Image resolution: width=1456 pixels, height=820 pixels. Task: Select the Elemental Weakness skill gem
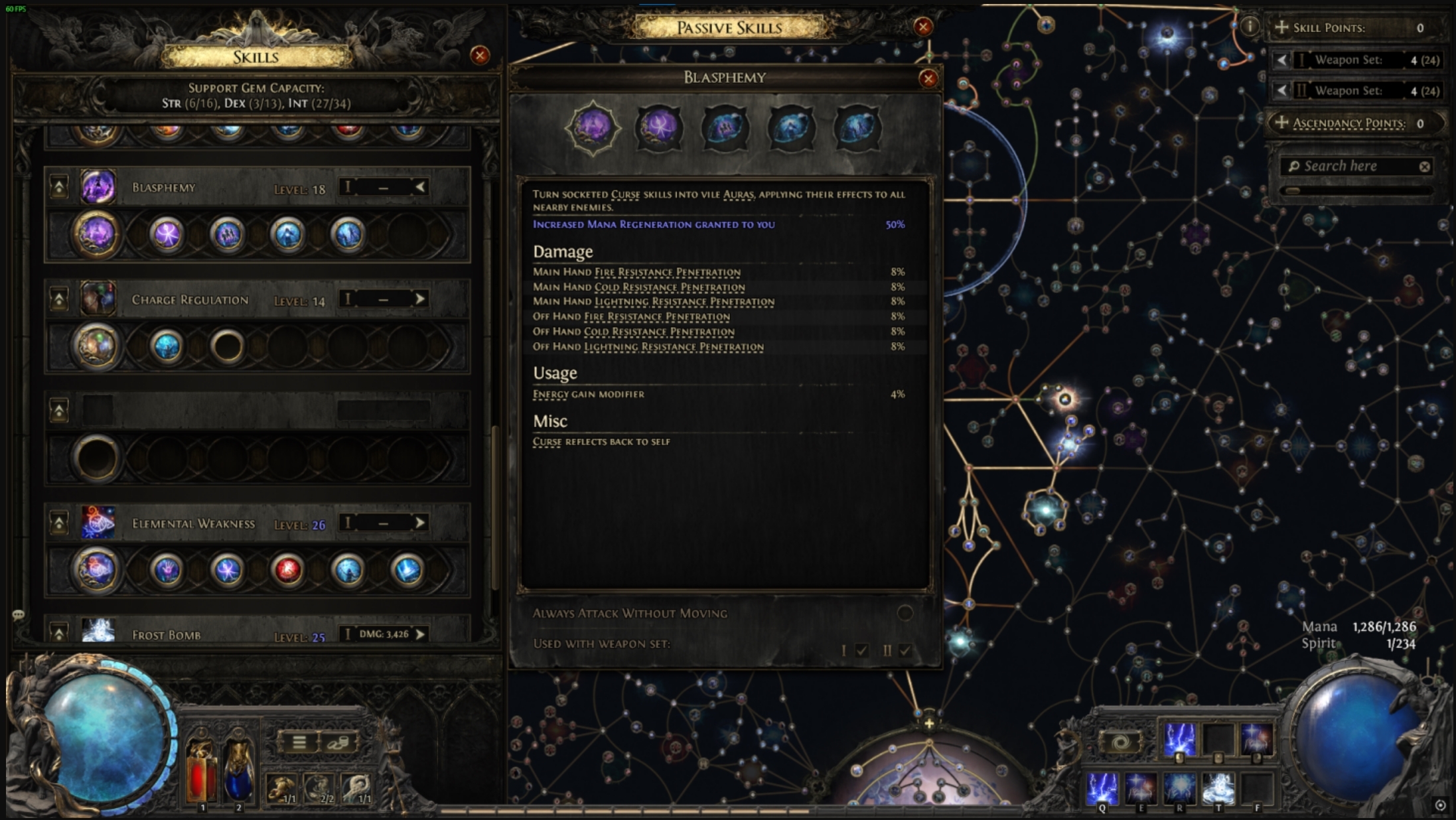point(98,523)
